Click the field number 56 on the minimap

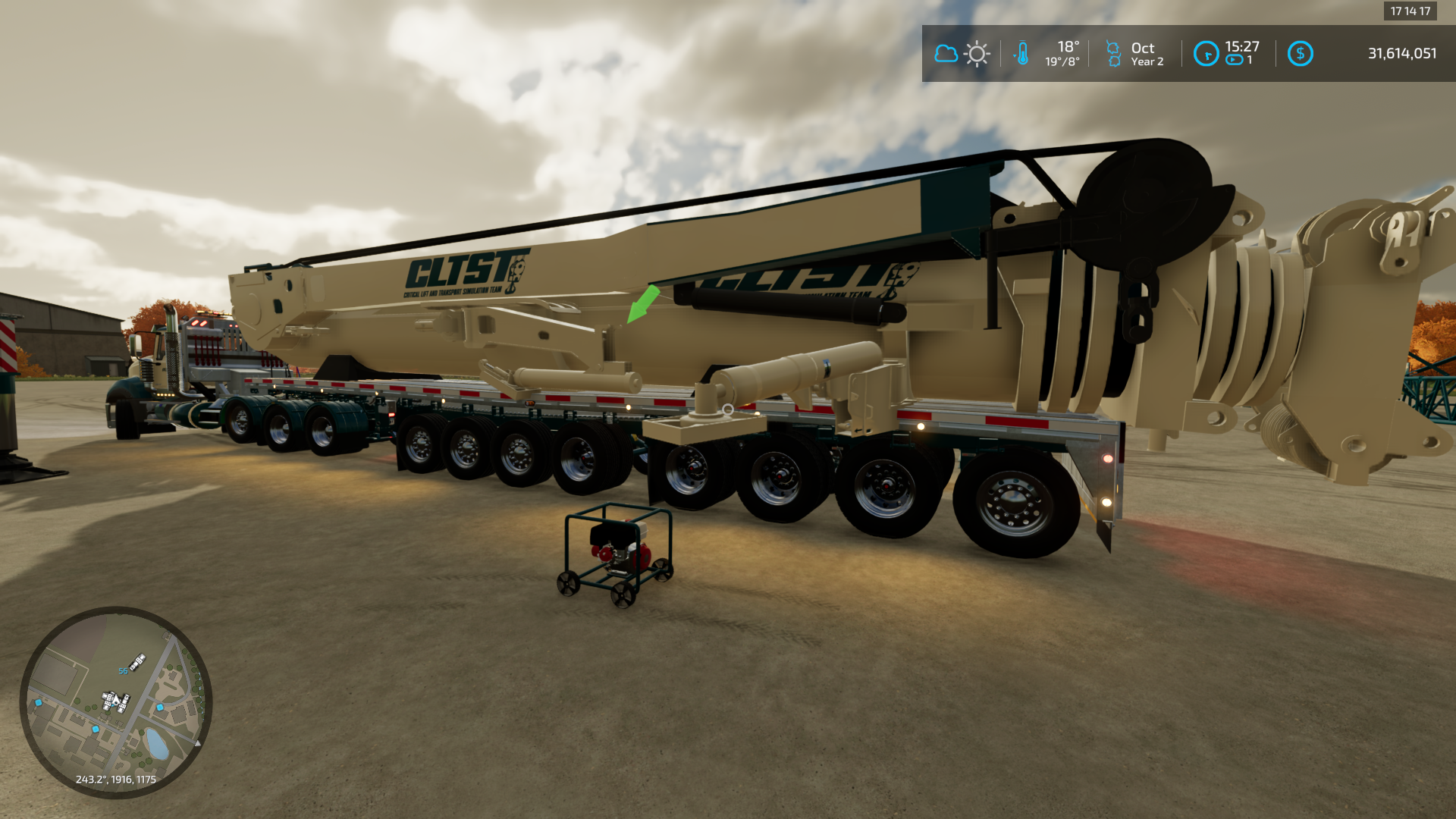[x=123, y=670]
